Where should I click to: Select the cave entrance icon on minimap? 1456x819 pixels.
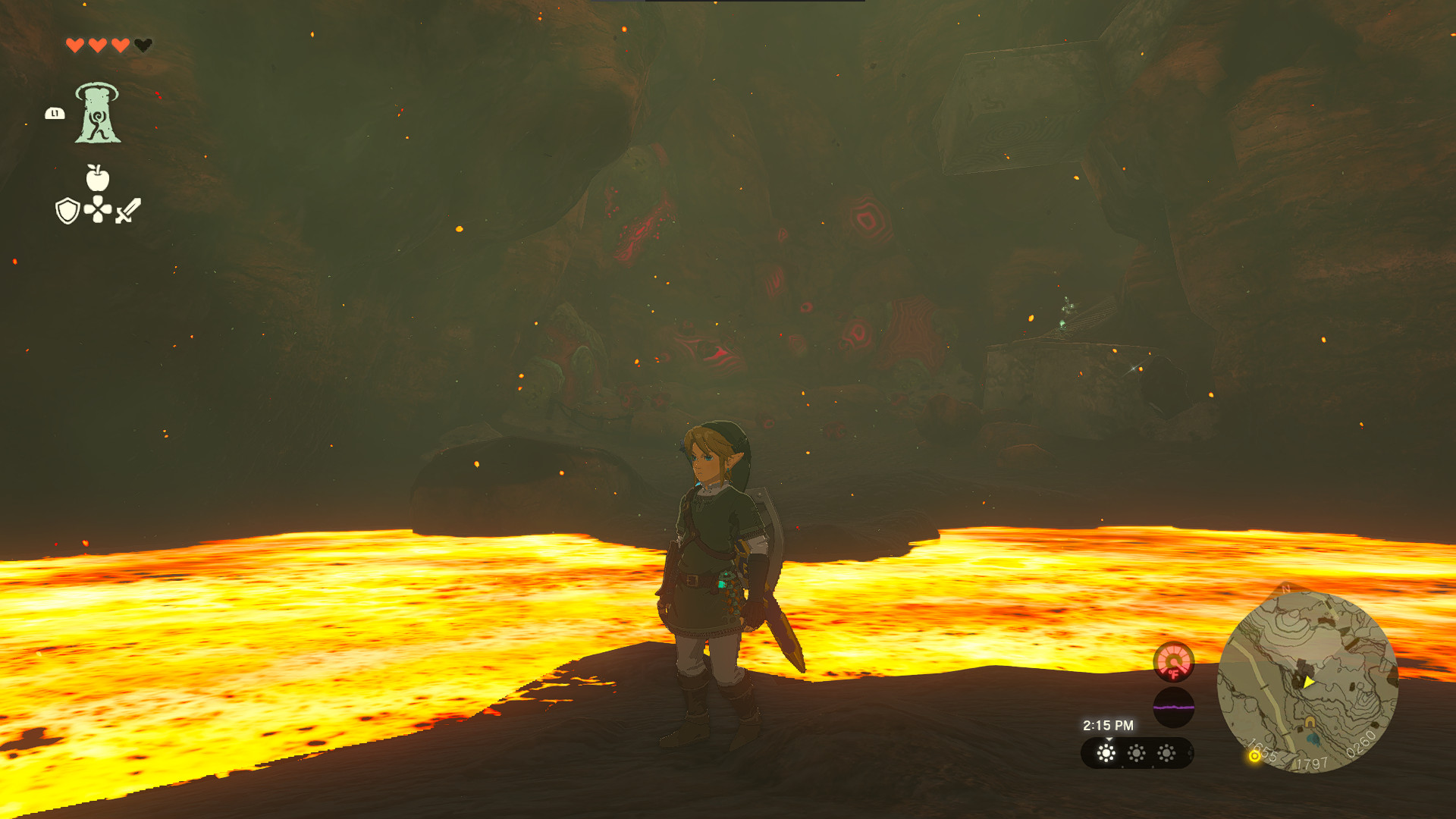point(1310,722)
